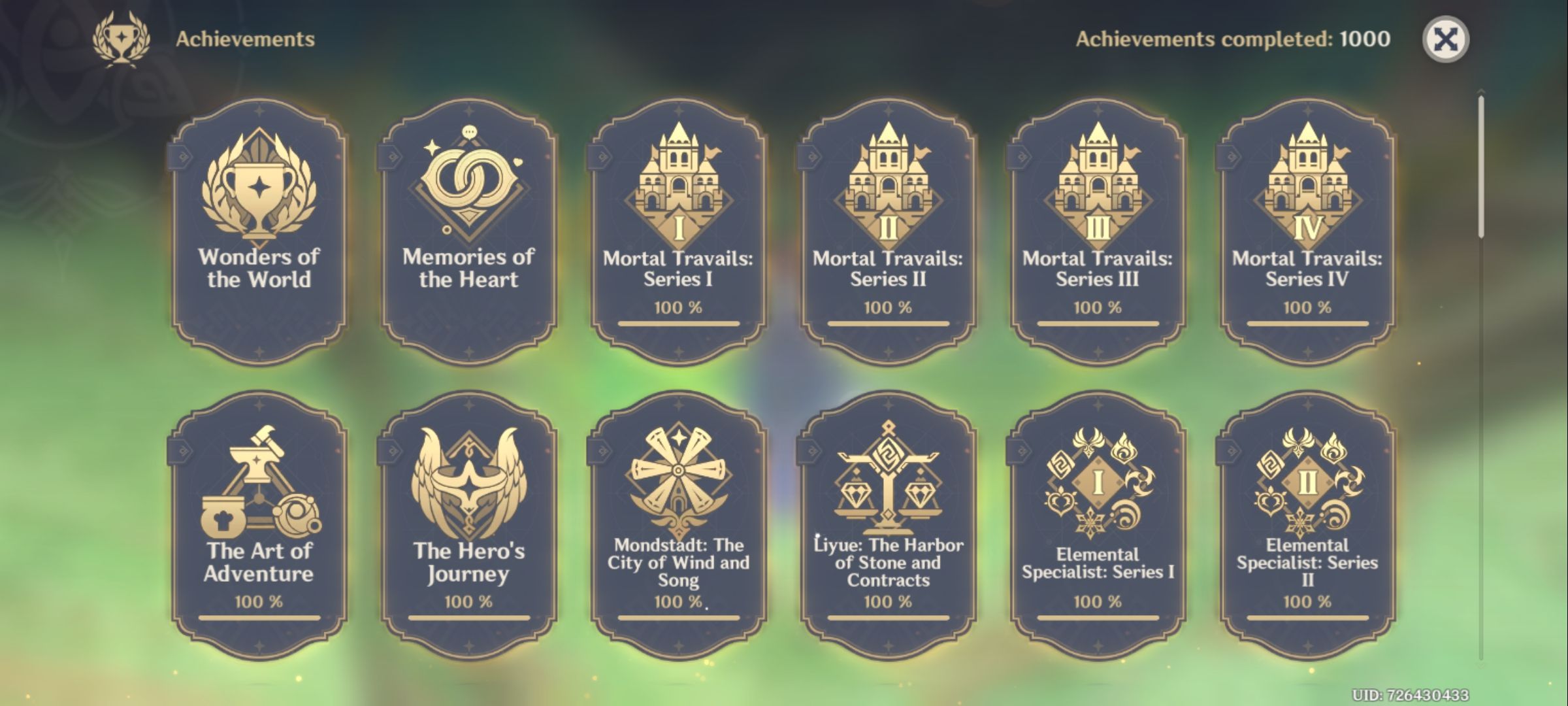
Task: Open the Mortal Travails: Series II category
Action: click(x=889, y=229)
